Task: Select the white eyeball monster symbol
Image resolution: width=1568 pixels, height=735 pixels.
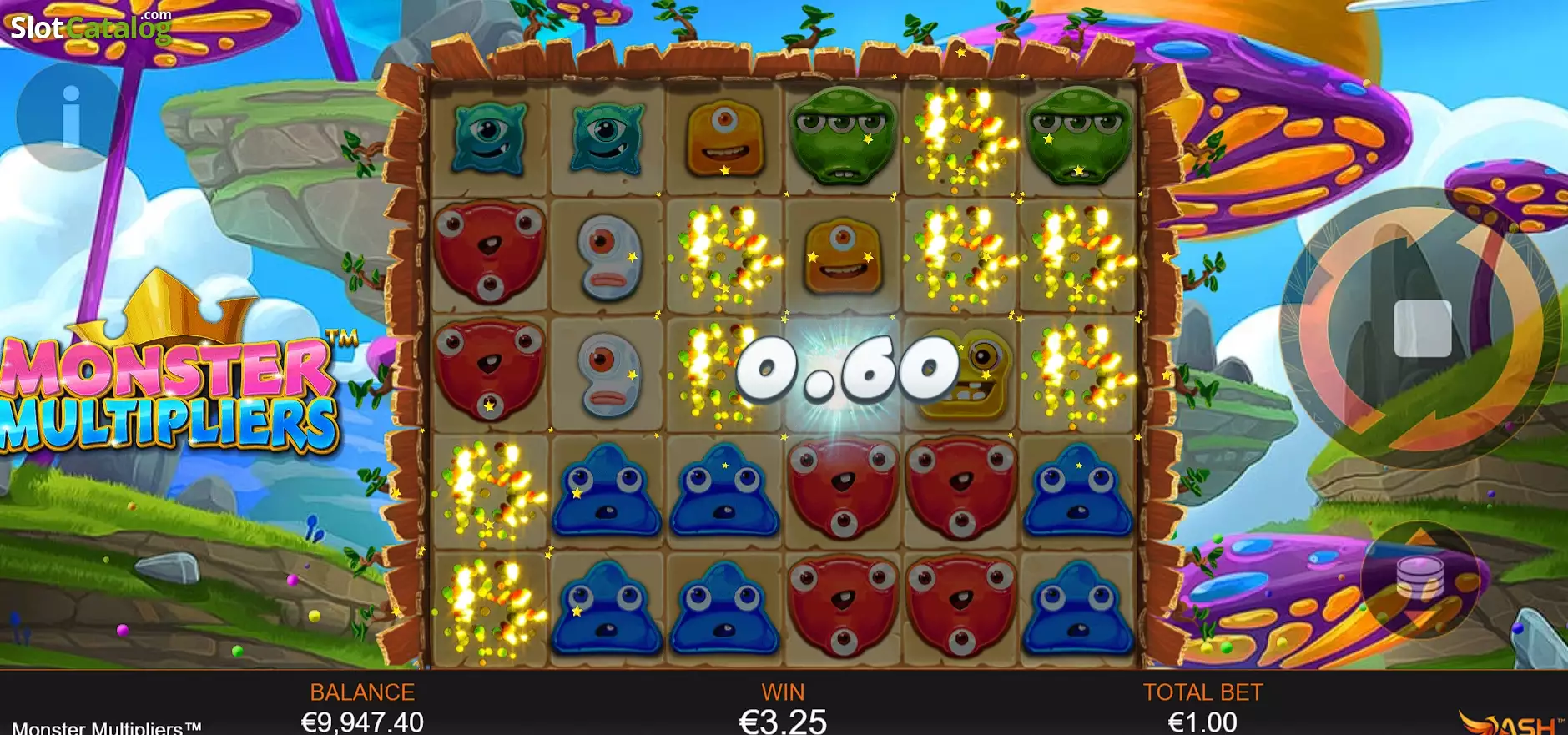Action: pyautogui.click(x=609, y=259)
